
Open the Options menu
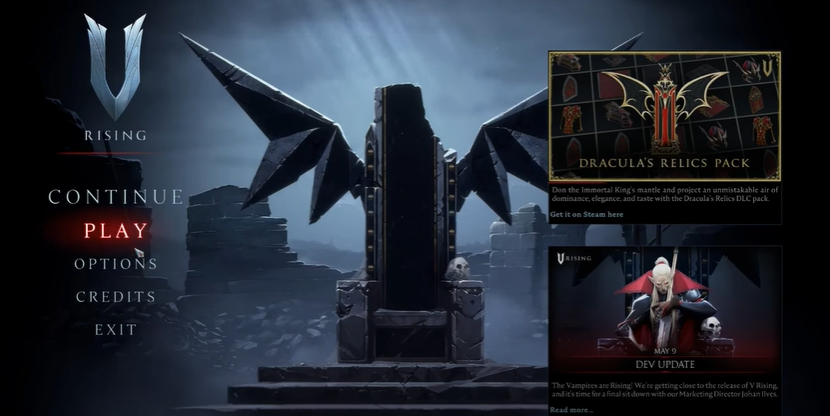pyautogui.click(x=115, y=264)
